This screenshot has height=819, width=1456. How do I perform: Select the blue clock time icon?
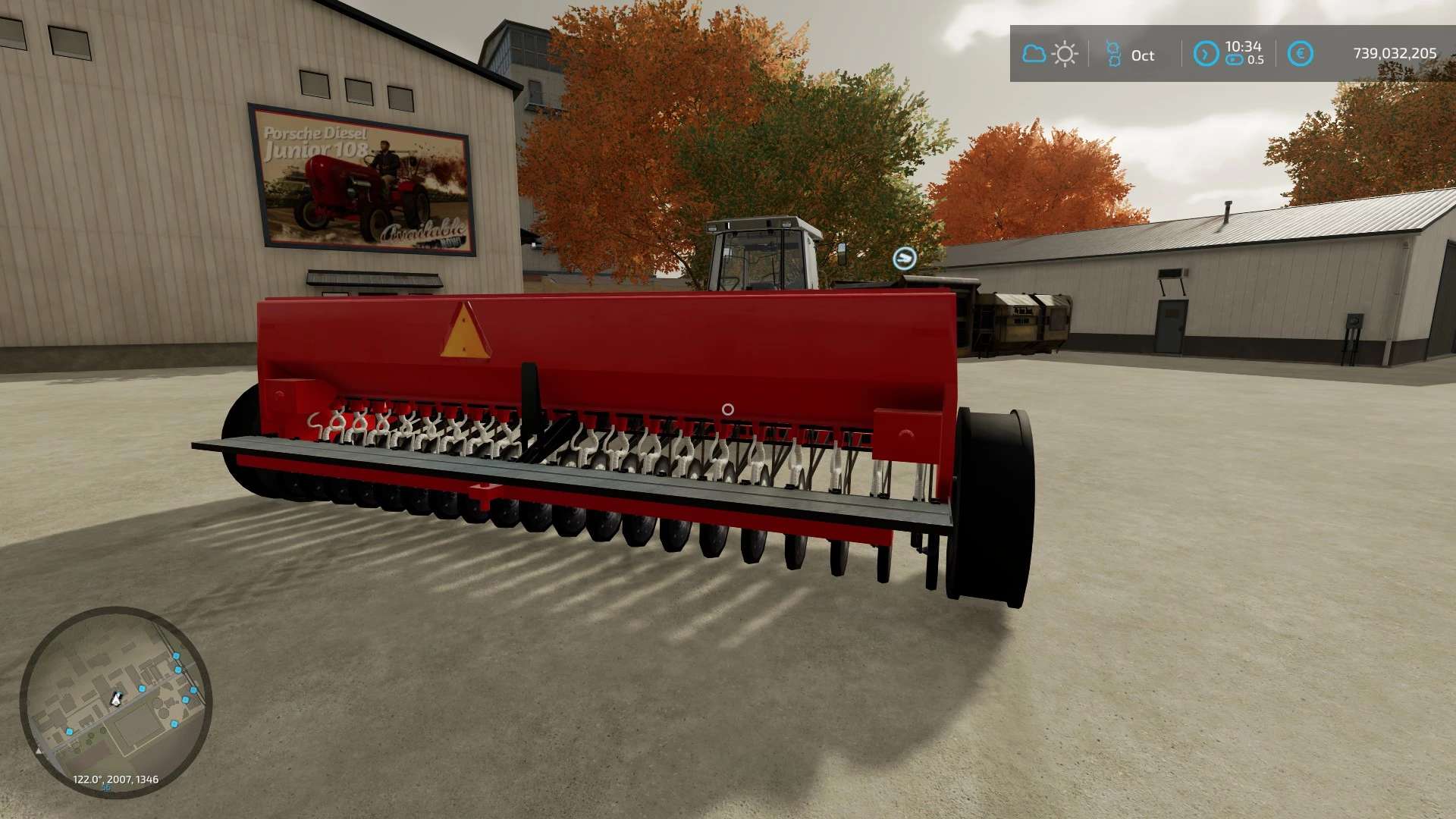coord(1206,54)
